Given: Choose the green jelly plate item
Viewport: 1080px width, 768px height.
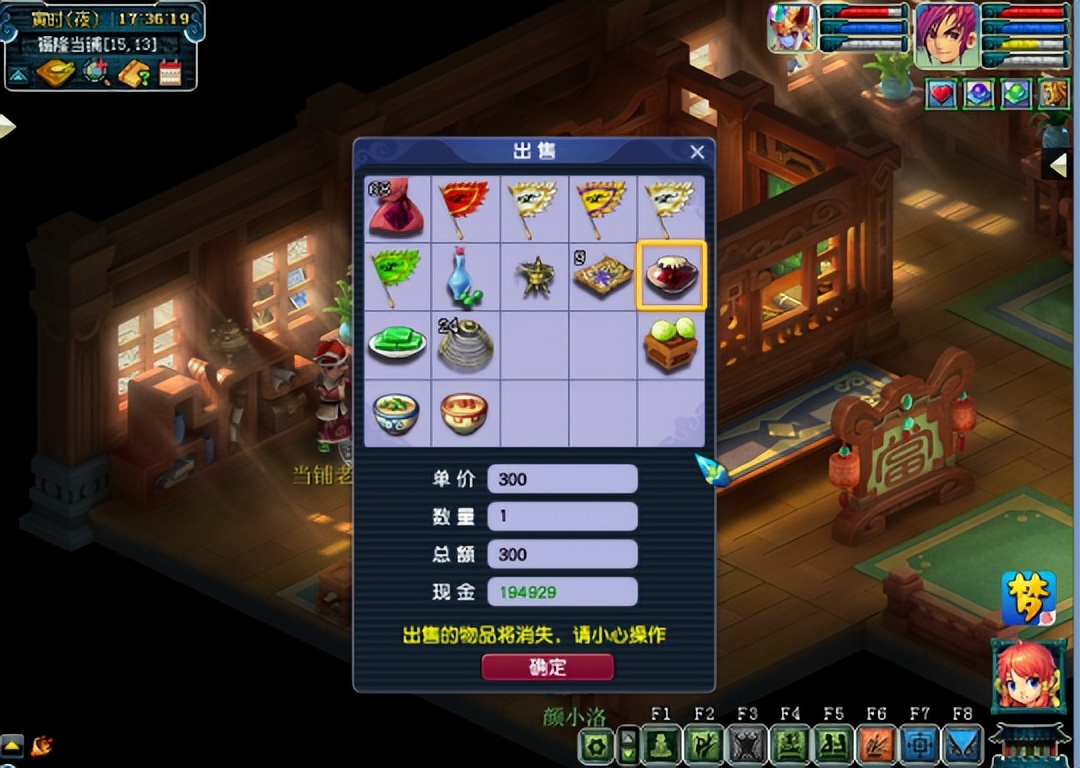Looking at the screenshot, I should click(396, 343).
